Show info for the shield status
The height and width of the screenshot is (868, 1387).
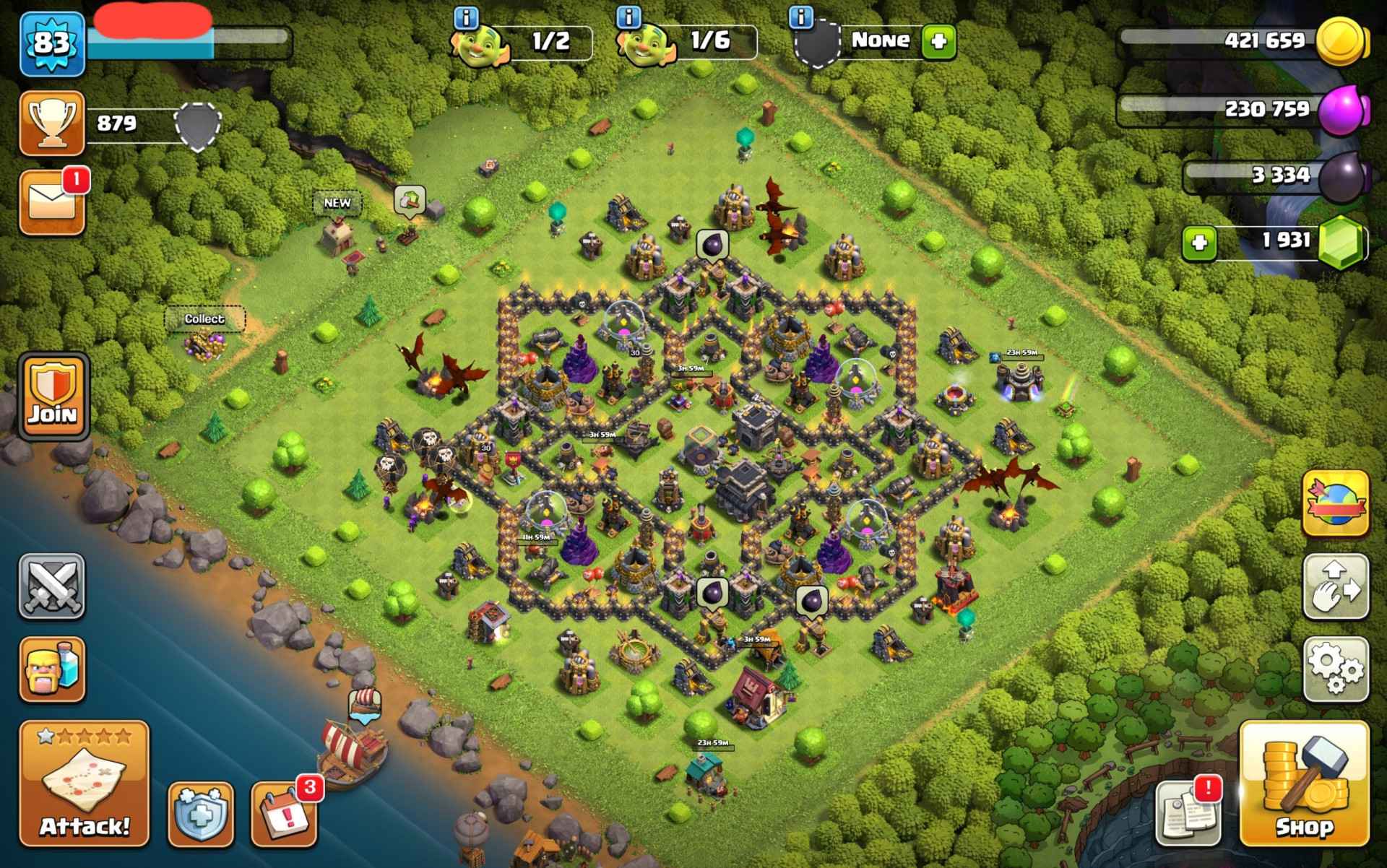click(x=800, y=17)
